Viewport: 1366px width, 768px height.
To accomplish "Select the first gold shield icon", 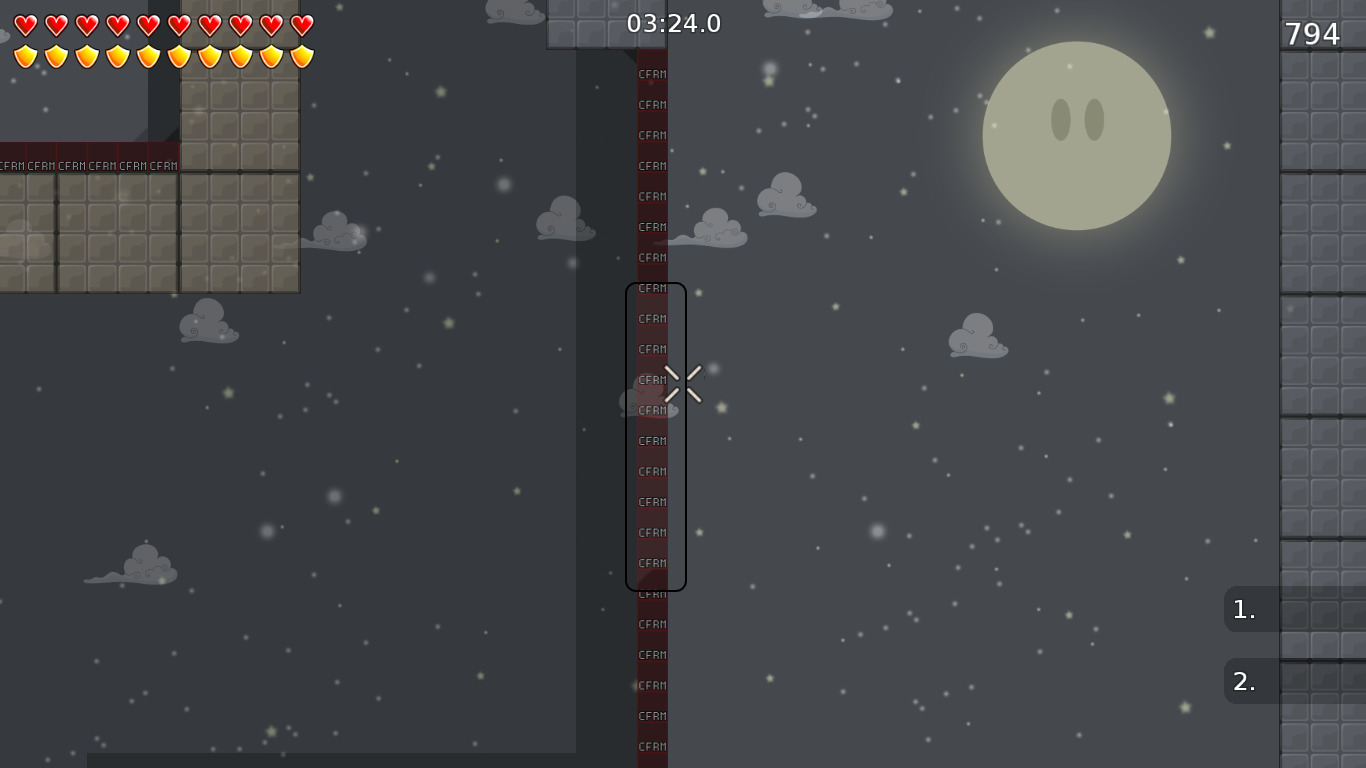I will [x=26, y=58].
